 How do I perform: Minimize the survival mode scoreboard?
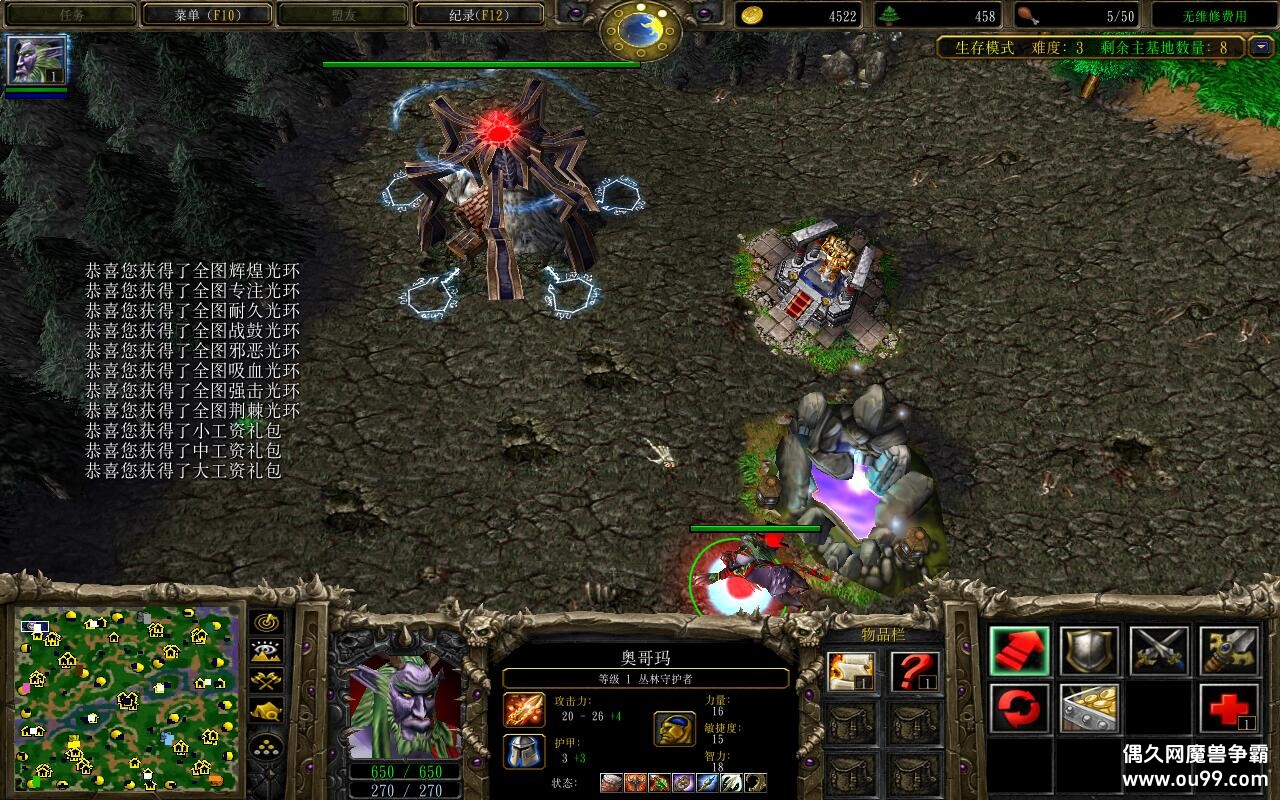click(x=1261, y=47)
